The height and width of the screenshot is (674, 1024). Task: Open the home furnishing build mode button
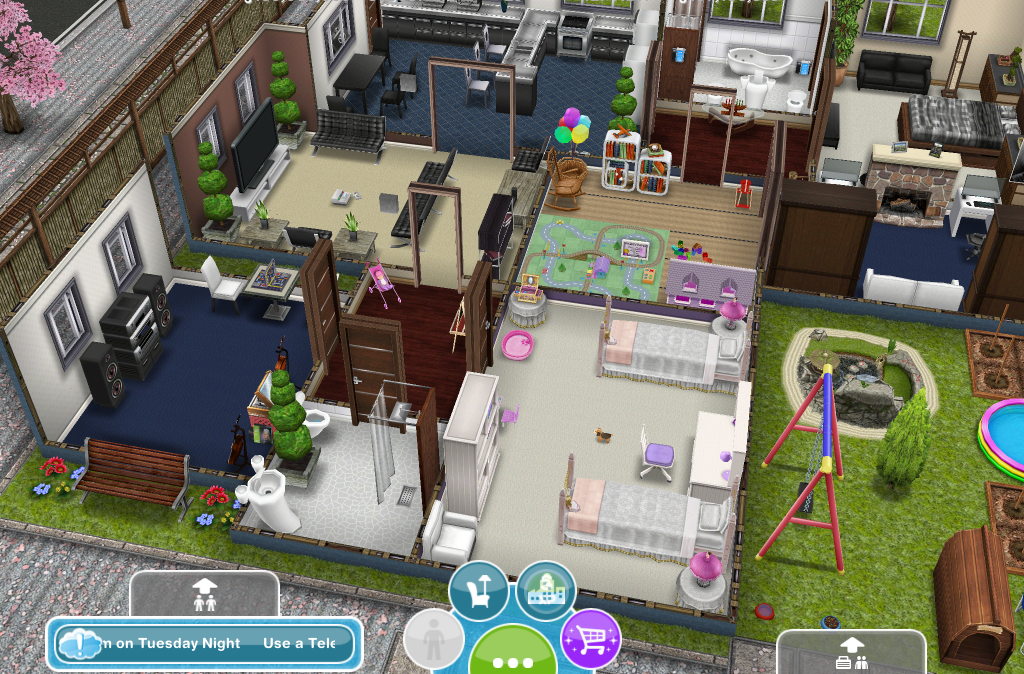click(x=479, y=590)
